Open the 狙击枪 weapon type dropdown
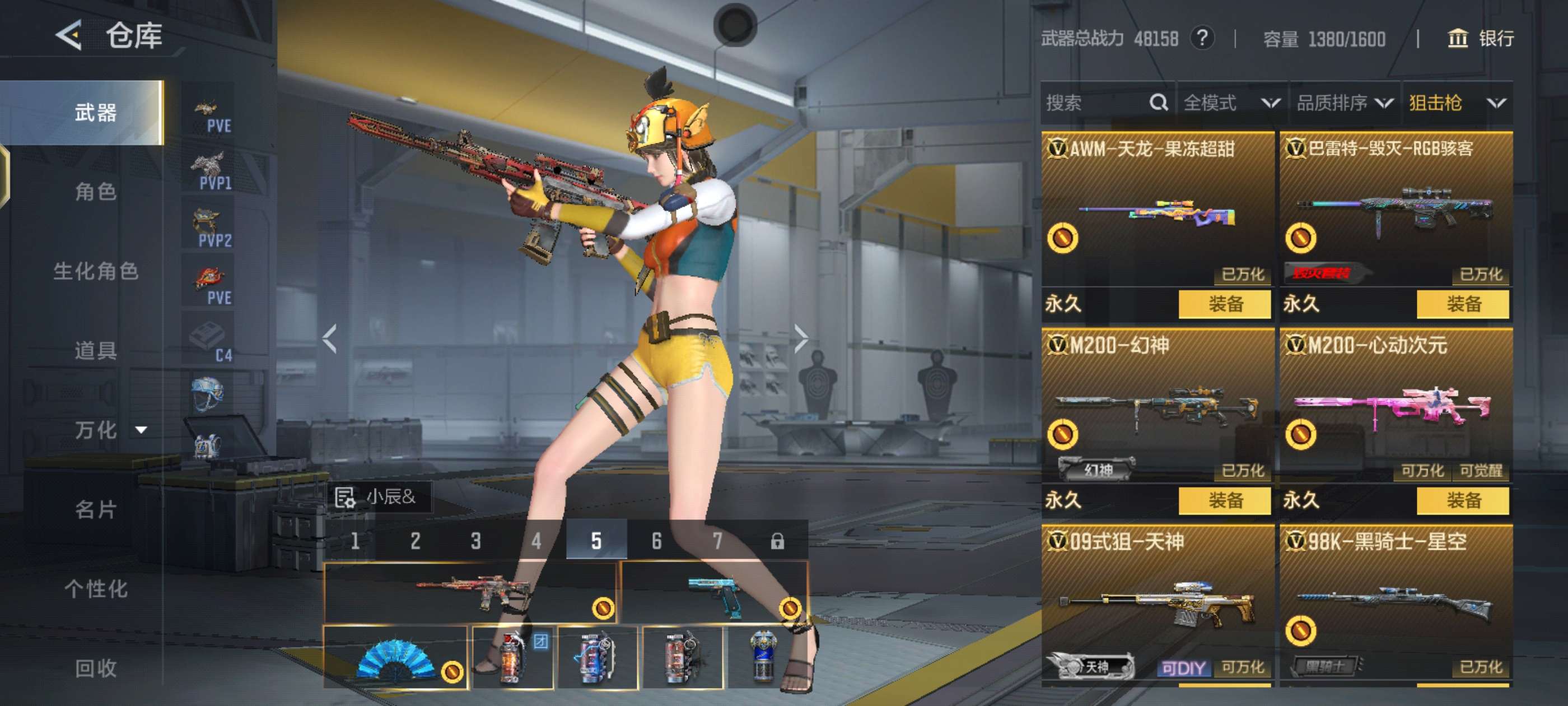This screenshot has height=706, width=1568. point(1456,103)
